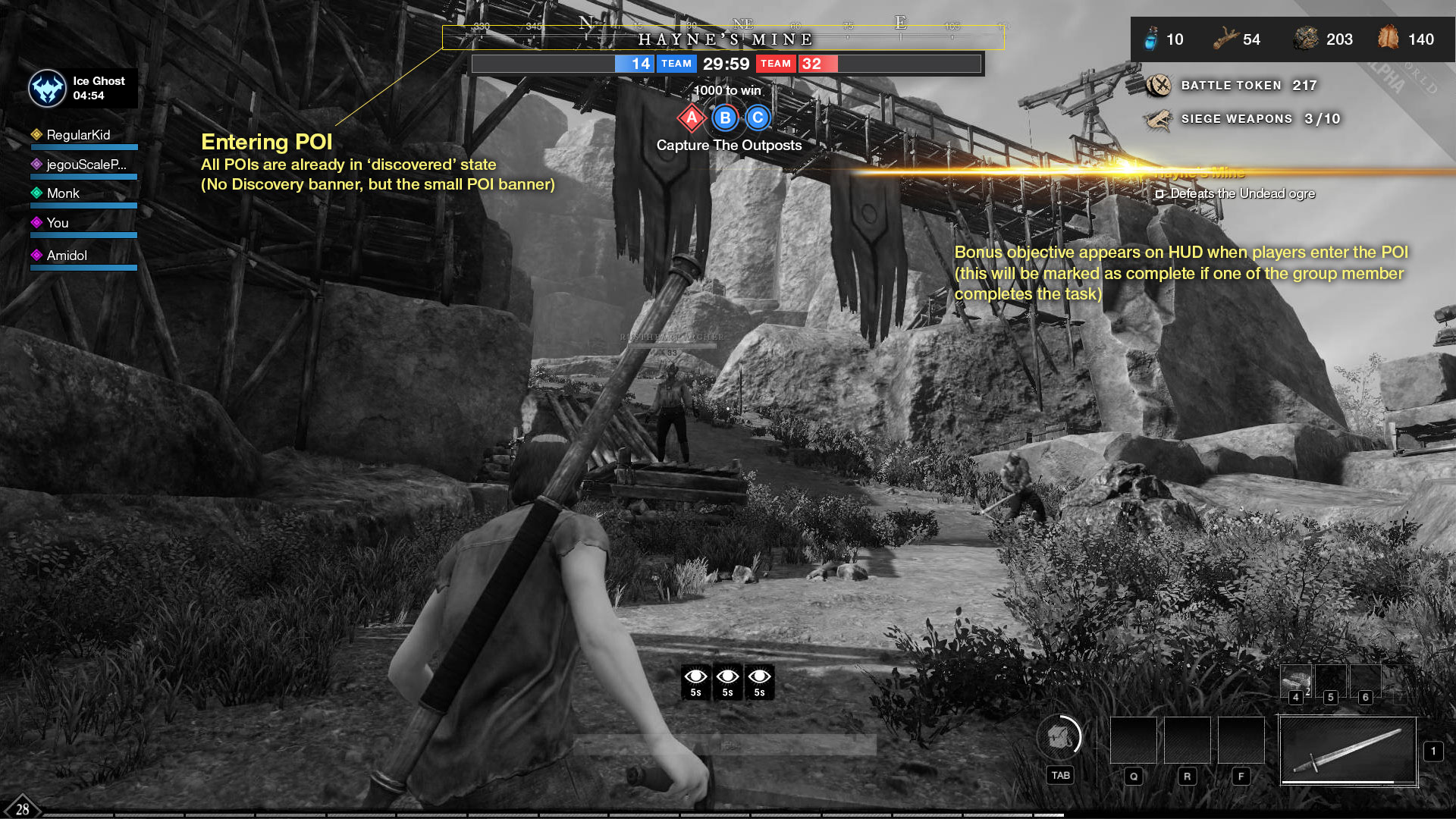The width and height of the screenshot is (1456, 819).
Task: Click the hide resource icon
Action: pyautogui.click(x=1389, y=37)
